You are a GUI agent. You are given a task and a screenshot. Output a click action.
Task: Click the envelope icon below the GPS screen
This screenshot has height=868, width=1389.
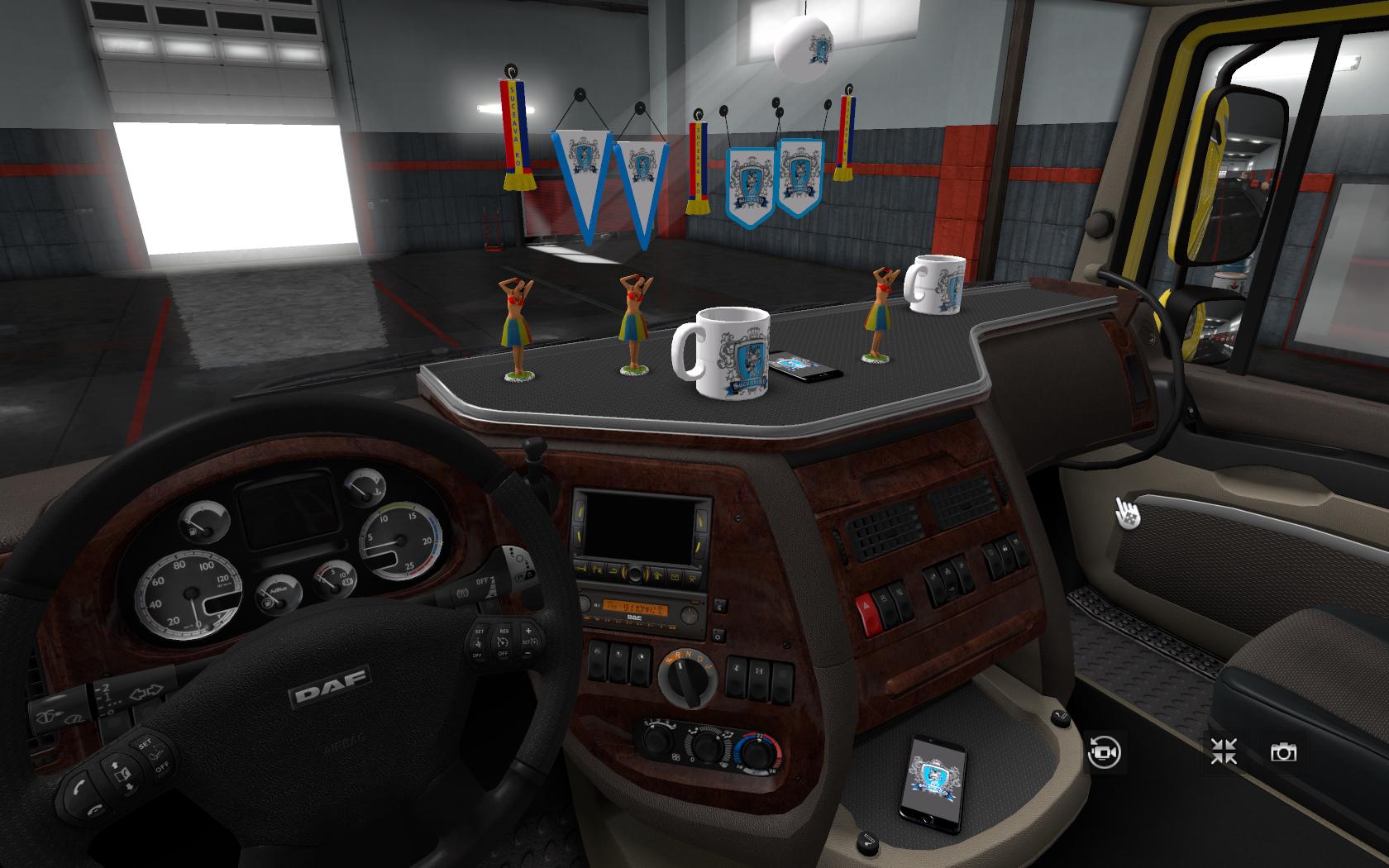click(x=675, y=577)
